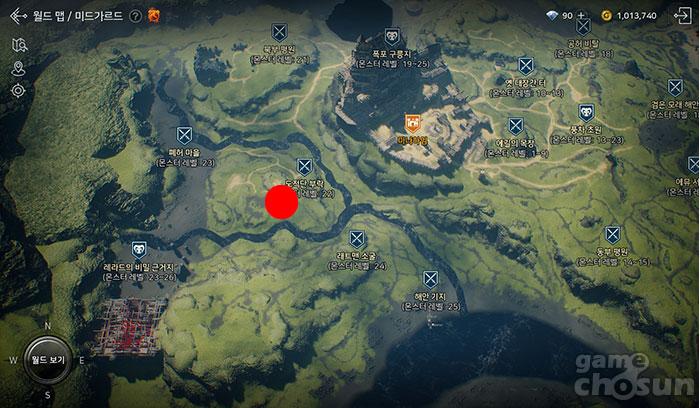Select the 페허 마을 zone marker
700x408 pixels.
pos(184,134)
